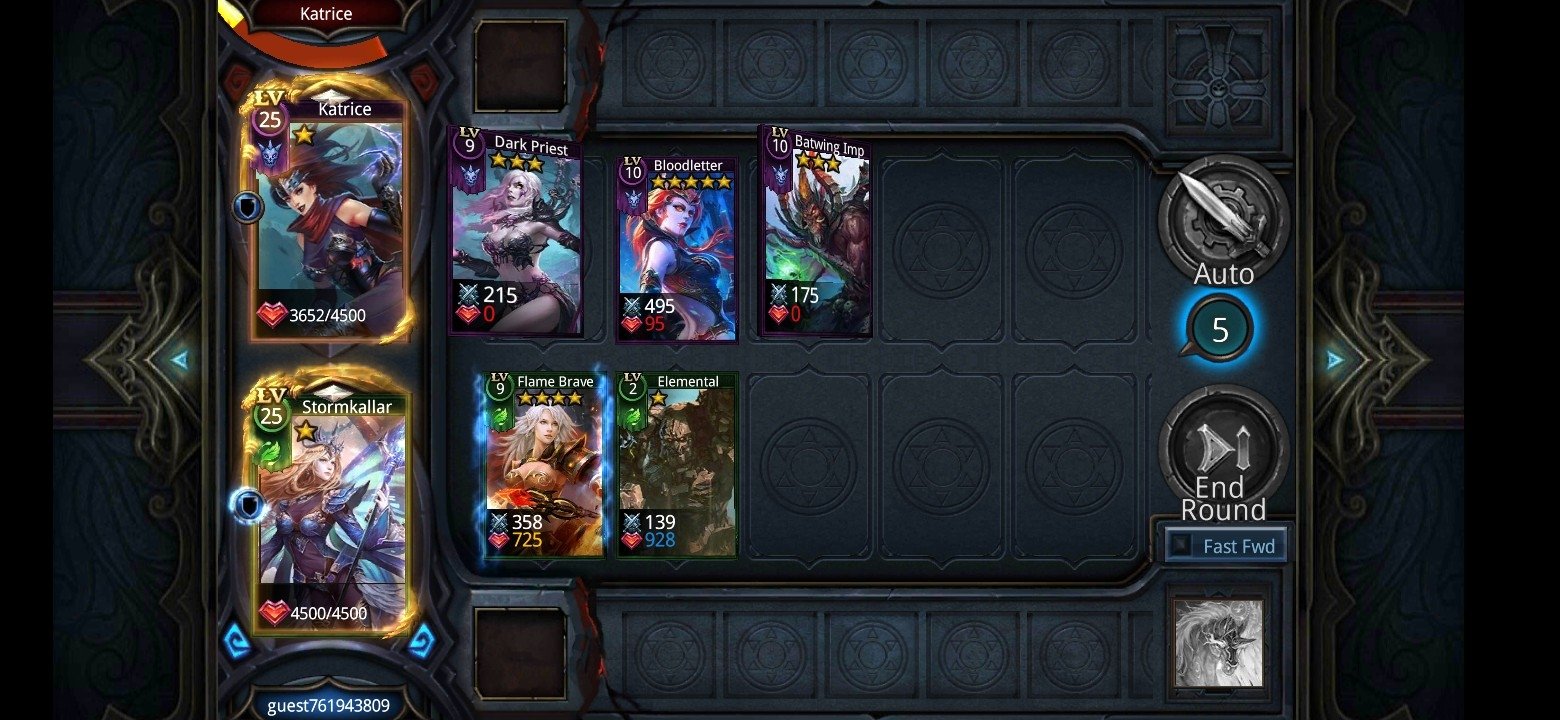Select the Bloodletter card
The width and height of the screenshot is (1560, 720).
pos(677,248)
